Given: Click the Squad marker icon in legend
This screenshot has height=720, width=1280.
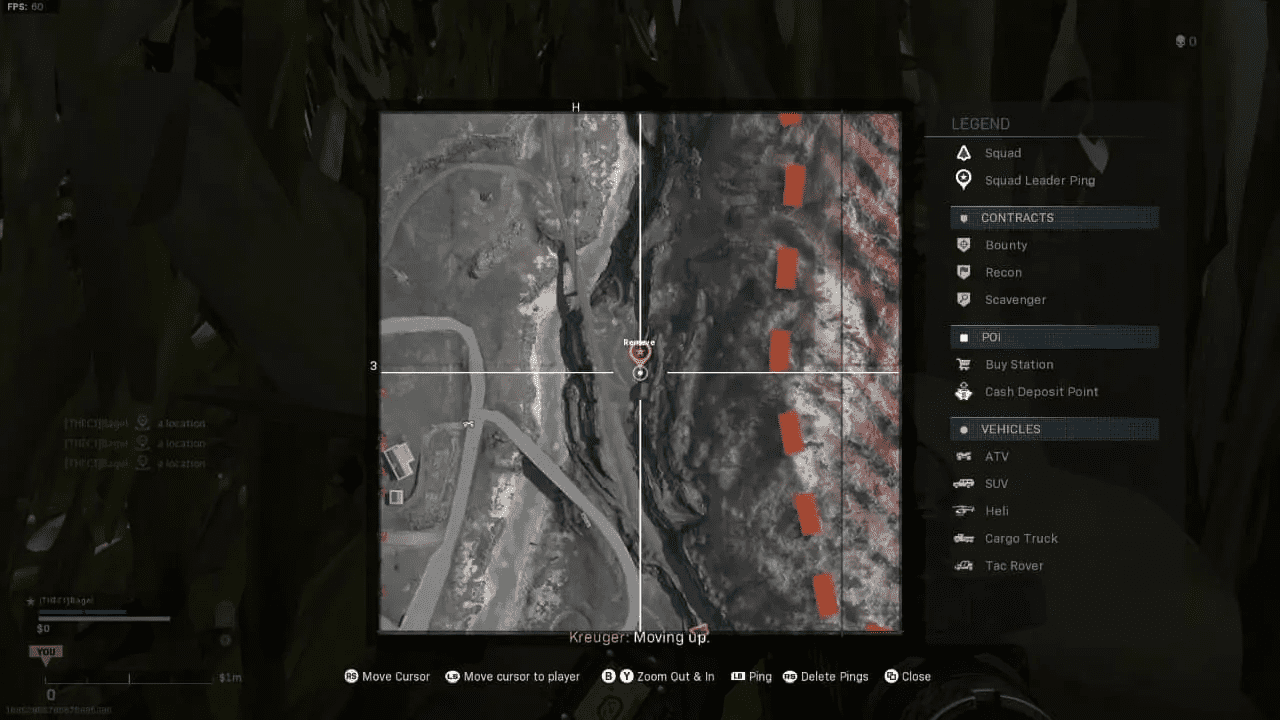Looking at the screenshot, I should [963, 153].
